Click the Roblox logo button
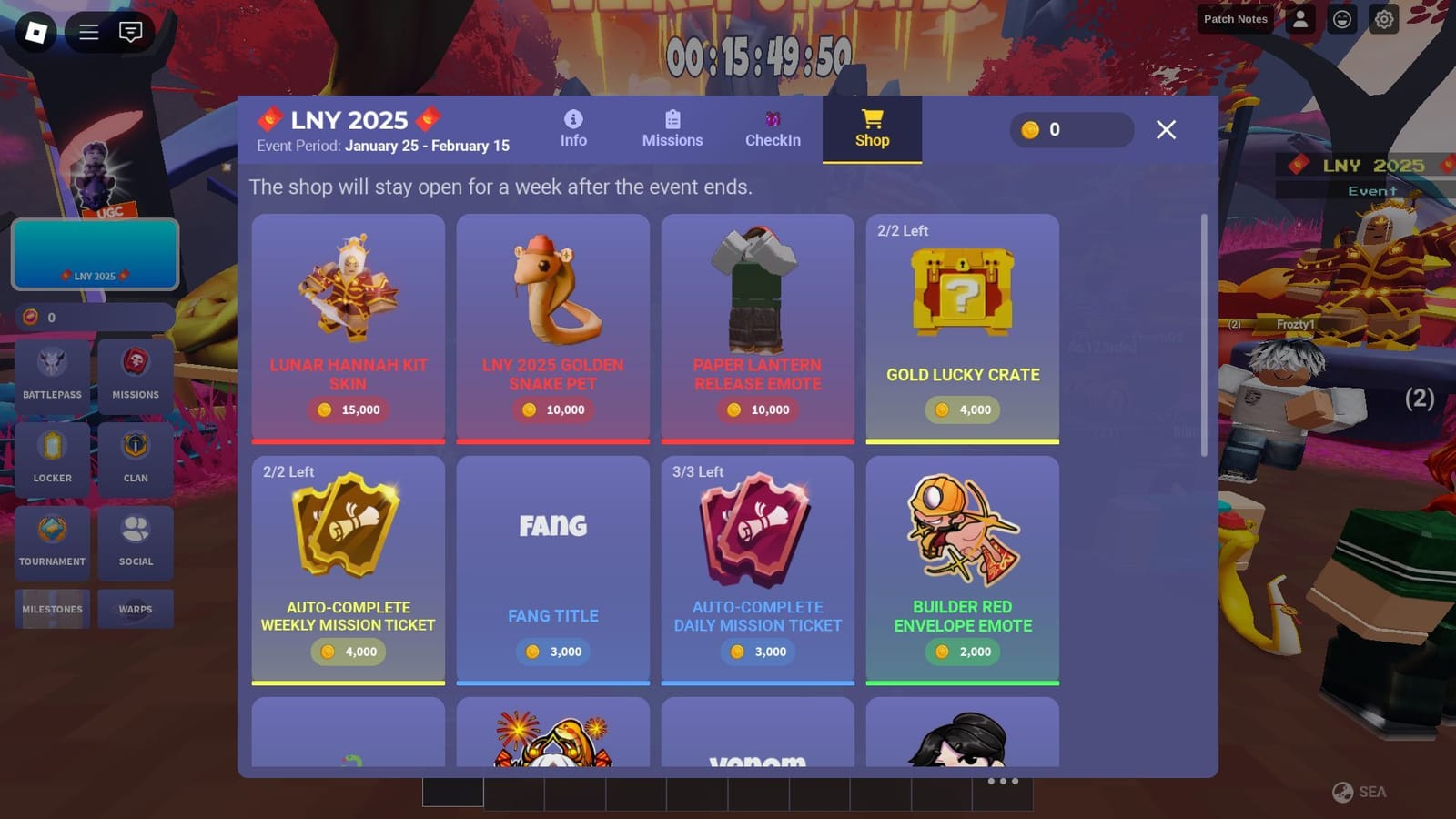 click(34, 32)
